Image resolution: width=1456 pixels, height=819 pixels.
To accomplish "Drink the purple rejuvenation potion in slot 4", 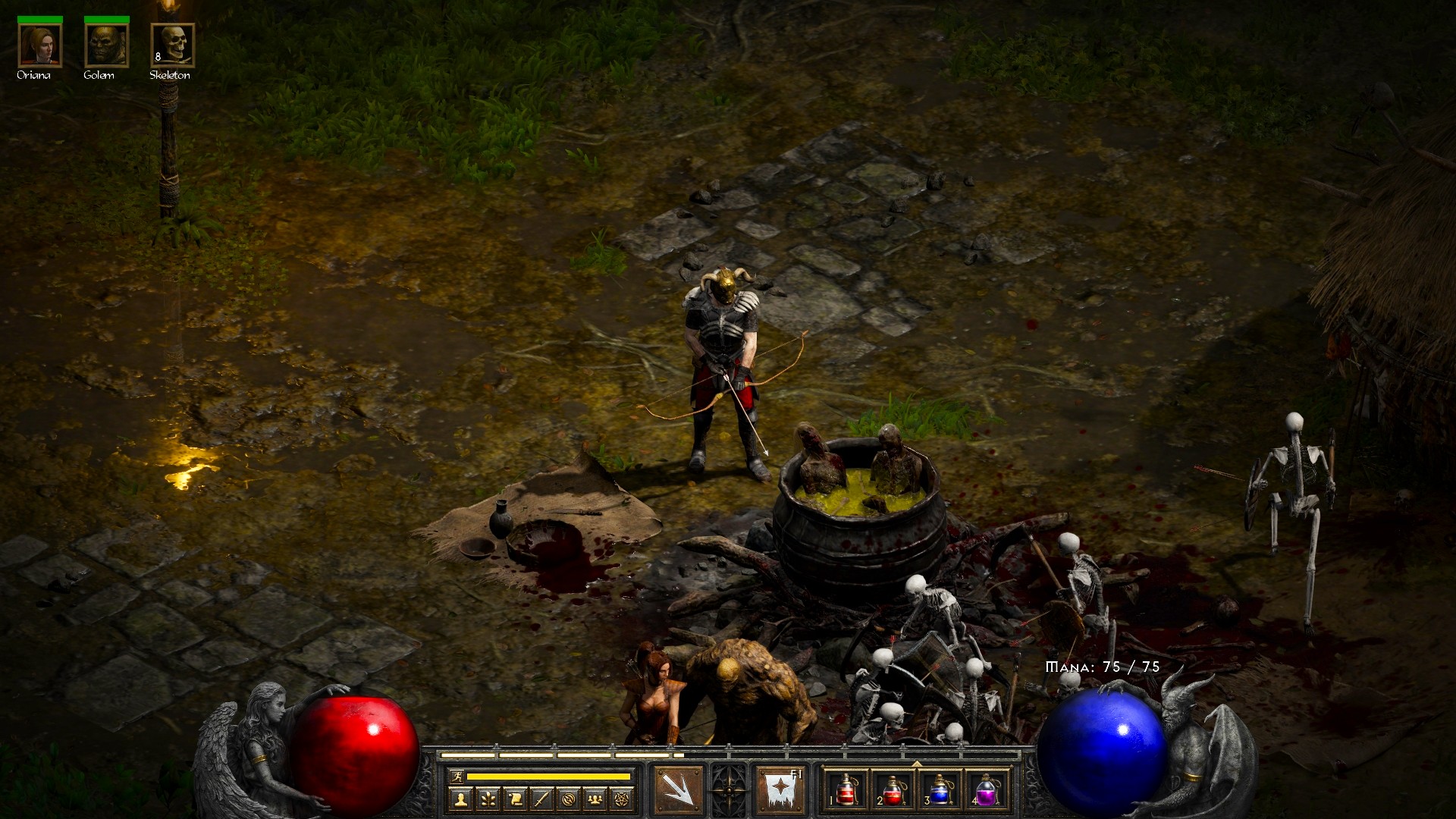I will (987, 790).
